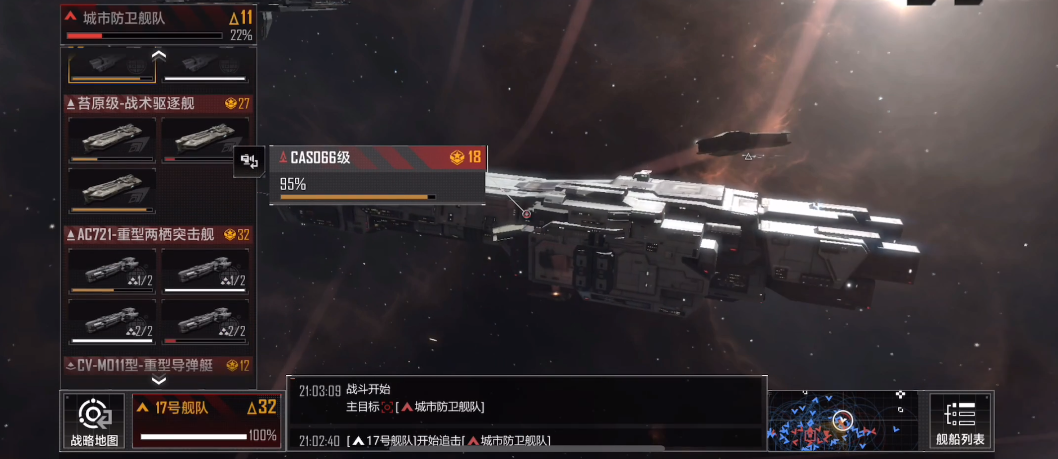1058x459 pixels.
Task: Open the 战略地图 strategic map
Action: [x=94, y=420]
